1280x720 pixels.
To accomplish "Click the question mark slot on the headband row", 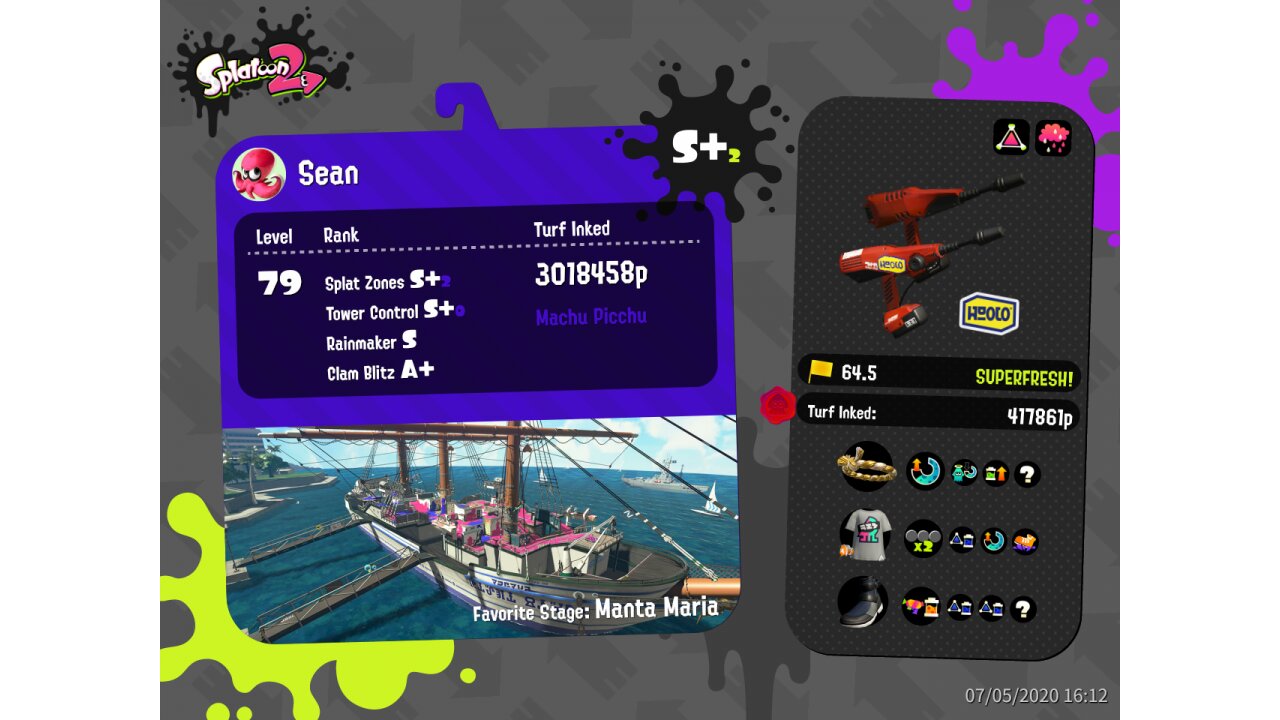I will (x=1027, y=474).
